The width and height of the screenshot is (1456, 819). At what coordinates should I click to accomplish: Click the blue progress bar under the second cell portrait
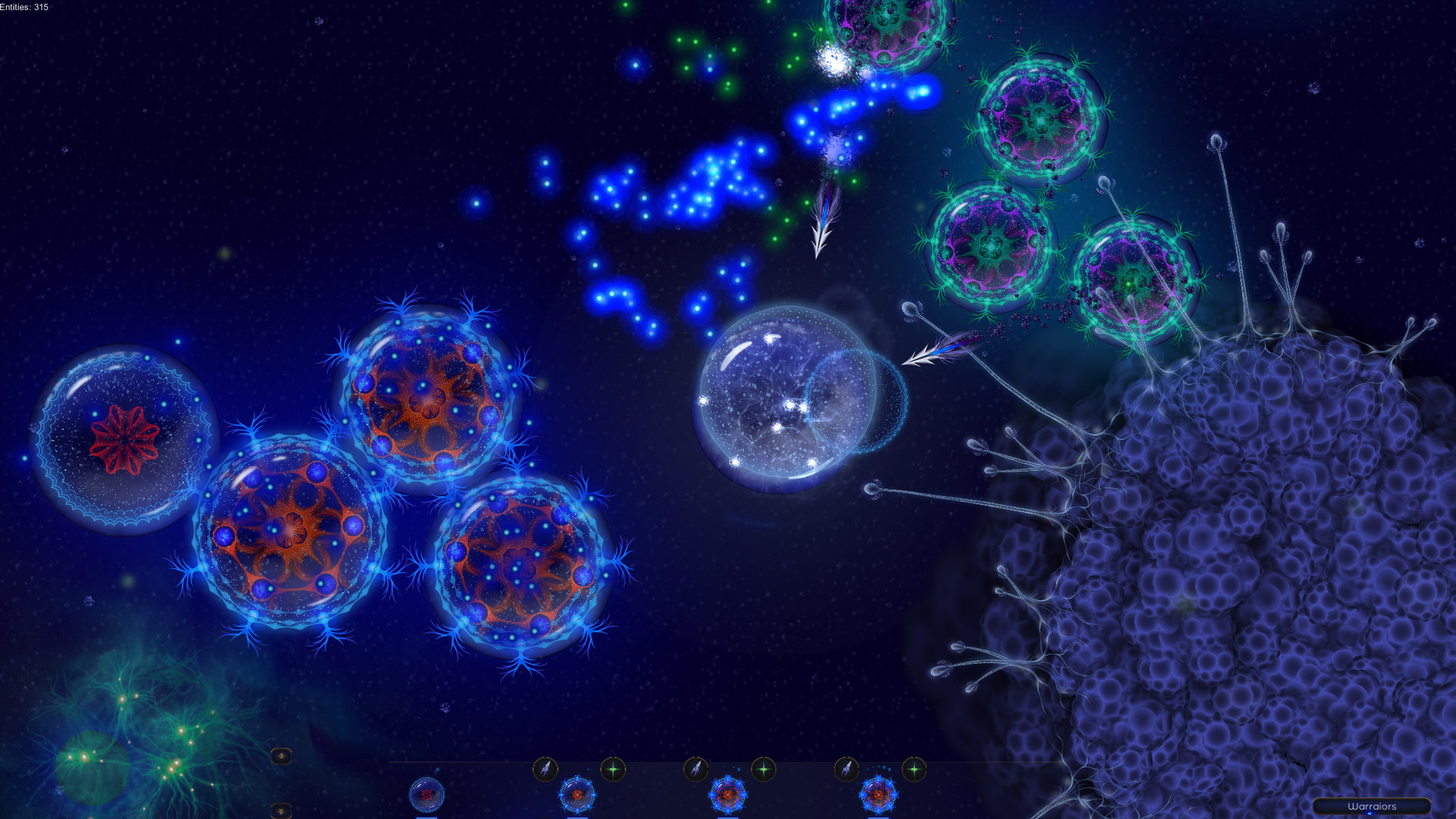(578, 817)
